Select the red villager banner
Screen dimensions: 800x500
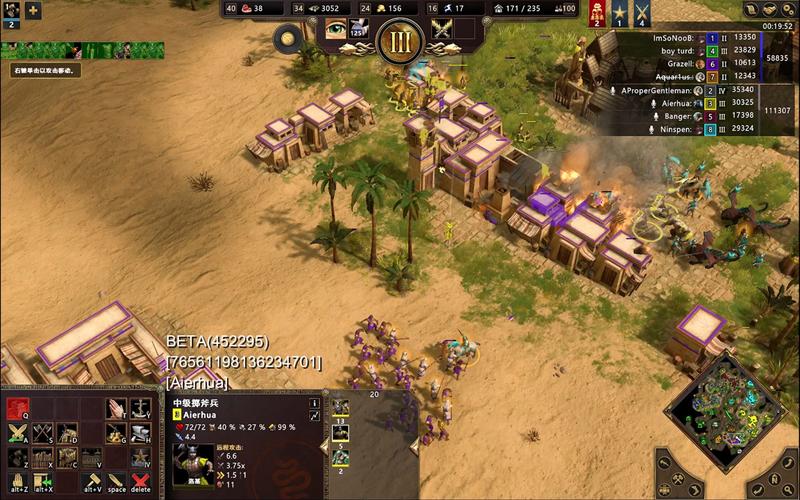pos(598,12)
